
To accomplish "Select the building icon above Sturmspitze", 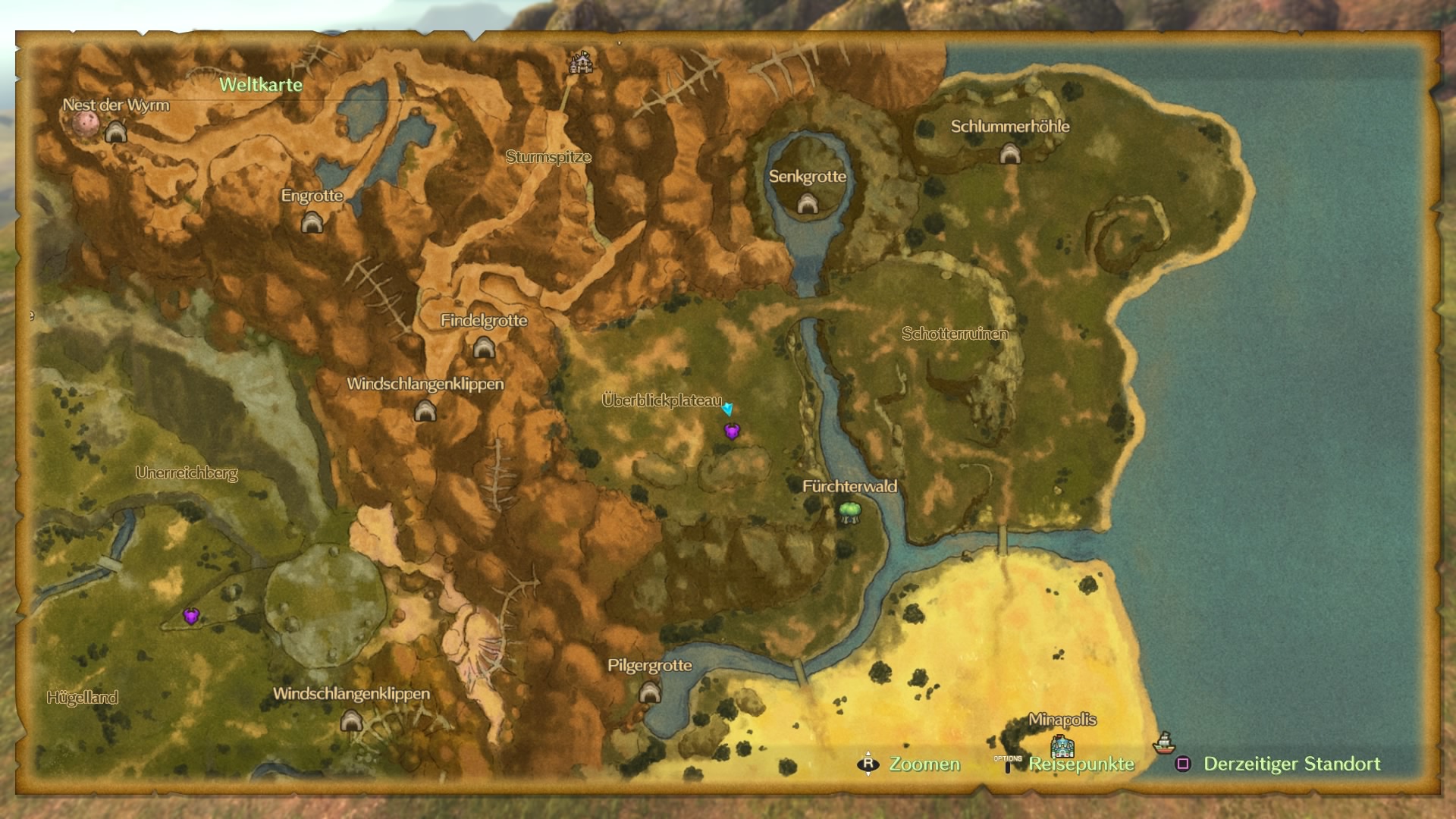I will click(x=582, y=63).
